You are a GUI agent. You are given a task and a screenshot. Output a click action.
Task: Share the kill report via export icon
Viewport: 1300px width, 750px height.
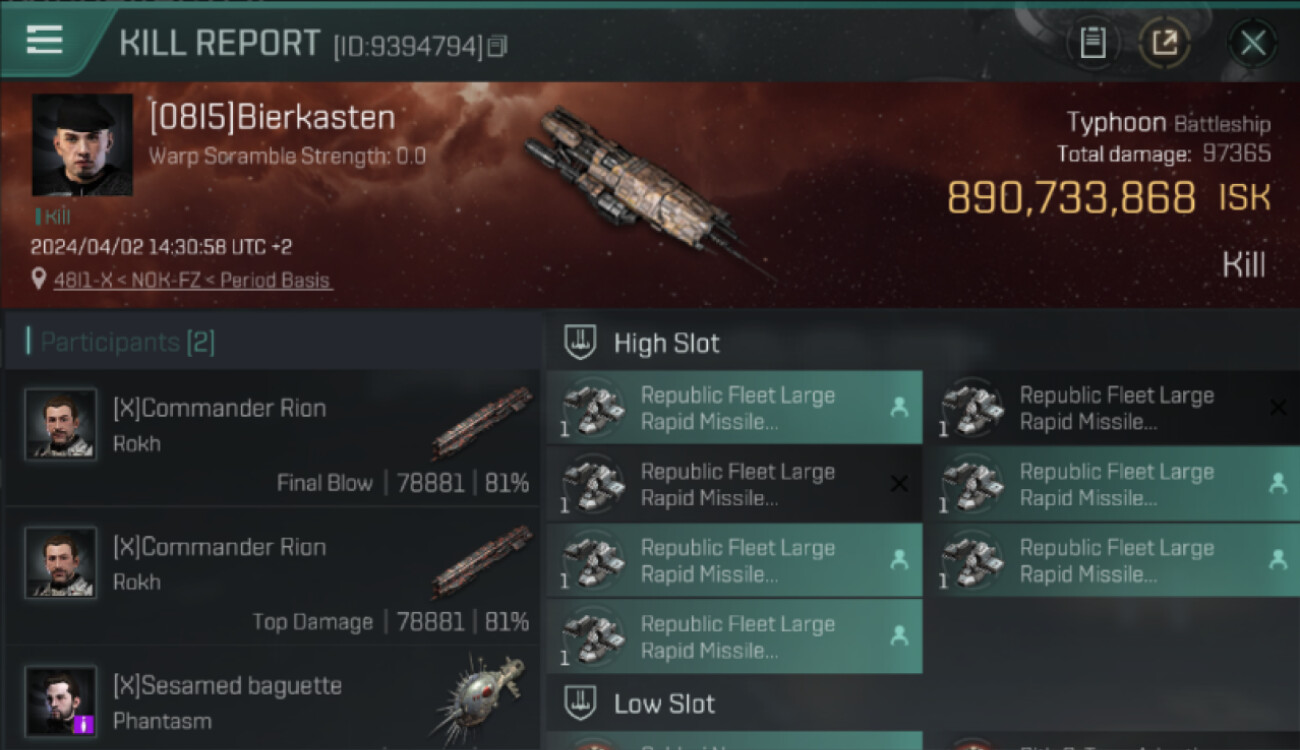pos(1165,43)
